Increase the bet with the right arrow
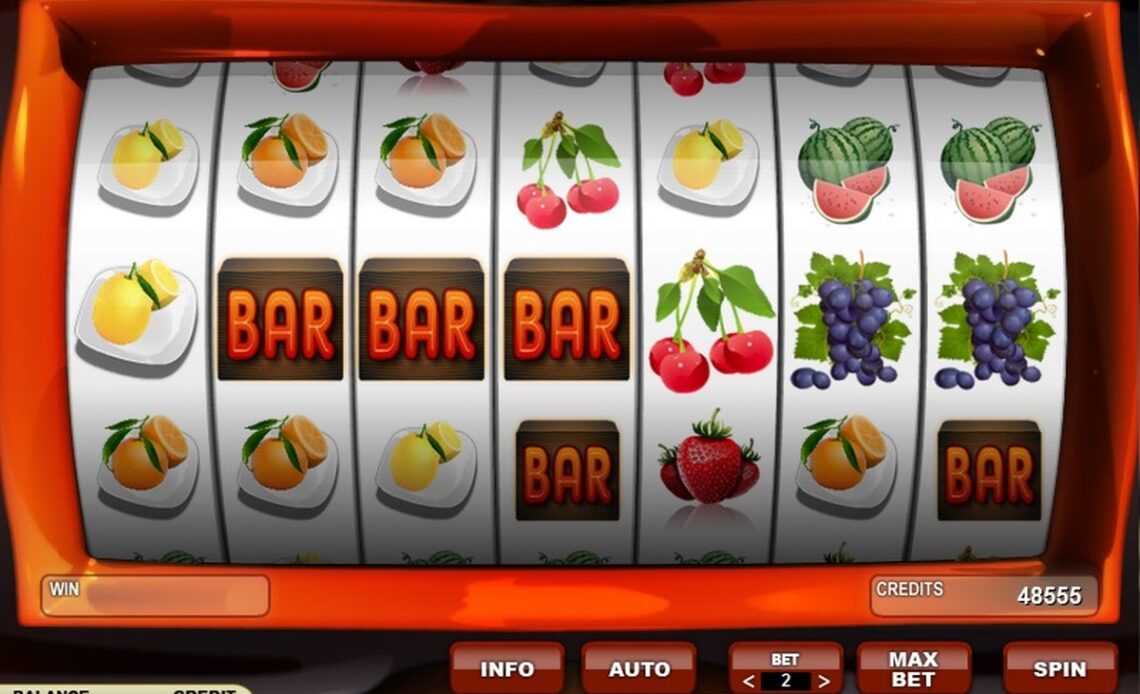1140x694 pixels. pyautogui.click(x=824, y=682)
